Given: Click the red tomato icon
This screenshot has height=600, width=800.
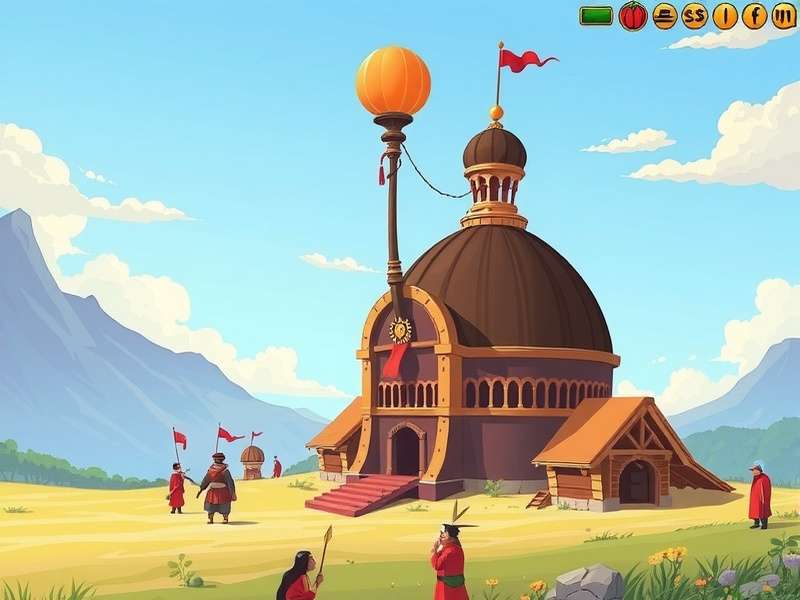Looking at the screenshot, I should pos(633,16).
